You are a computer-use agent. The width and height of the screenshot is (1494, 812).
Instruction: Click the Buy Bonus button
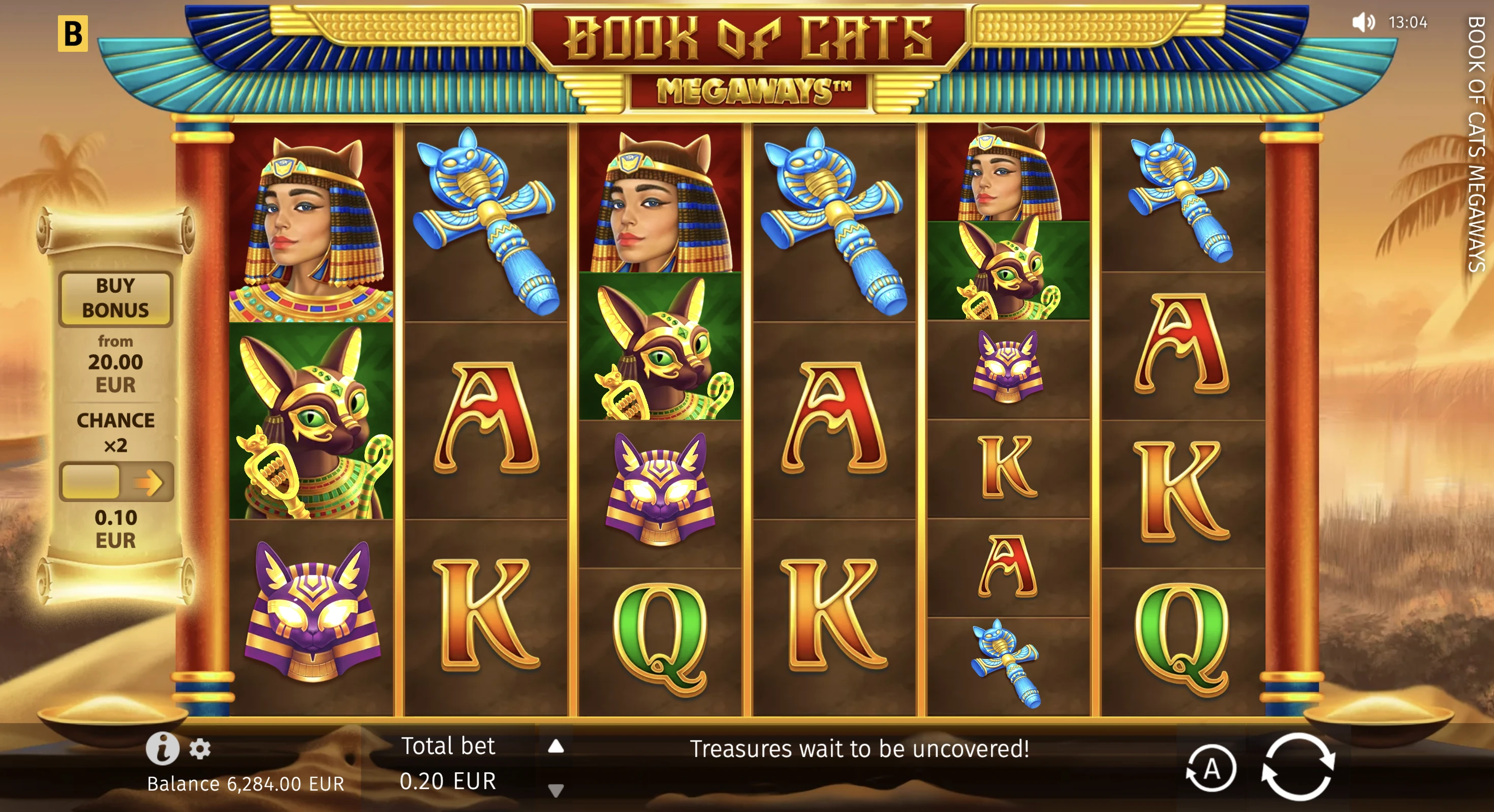pyautogui.click(x=115, y=298)
